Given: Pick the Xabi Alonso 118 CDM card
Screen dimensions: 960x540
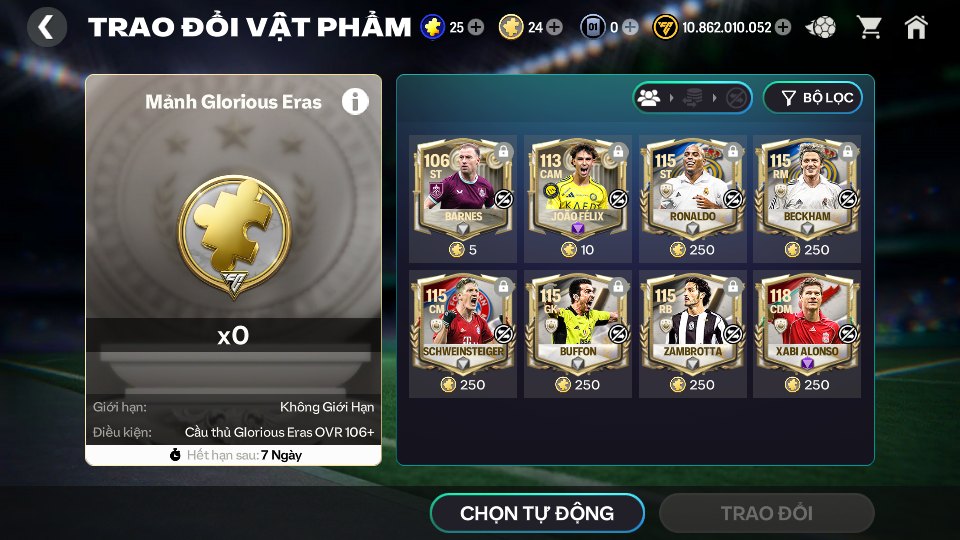Looking at the screenshot, I should point(807,325).
